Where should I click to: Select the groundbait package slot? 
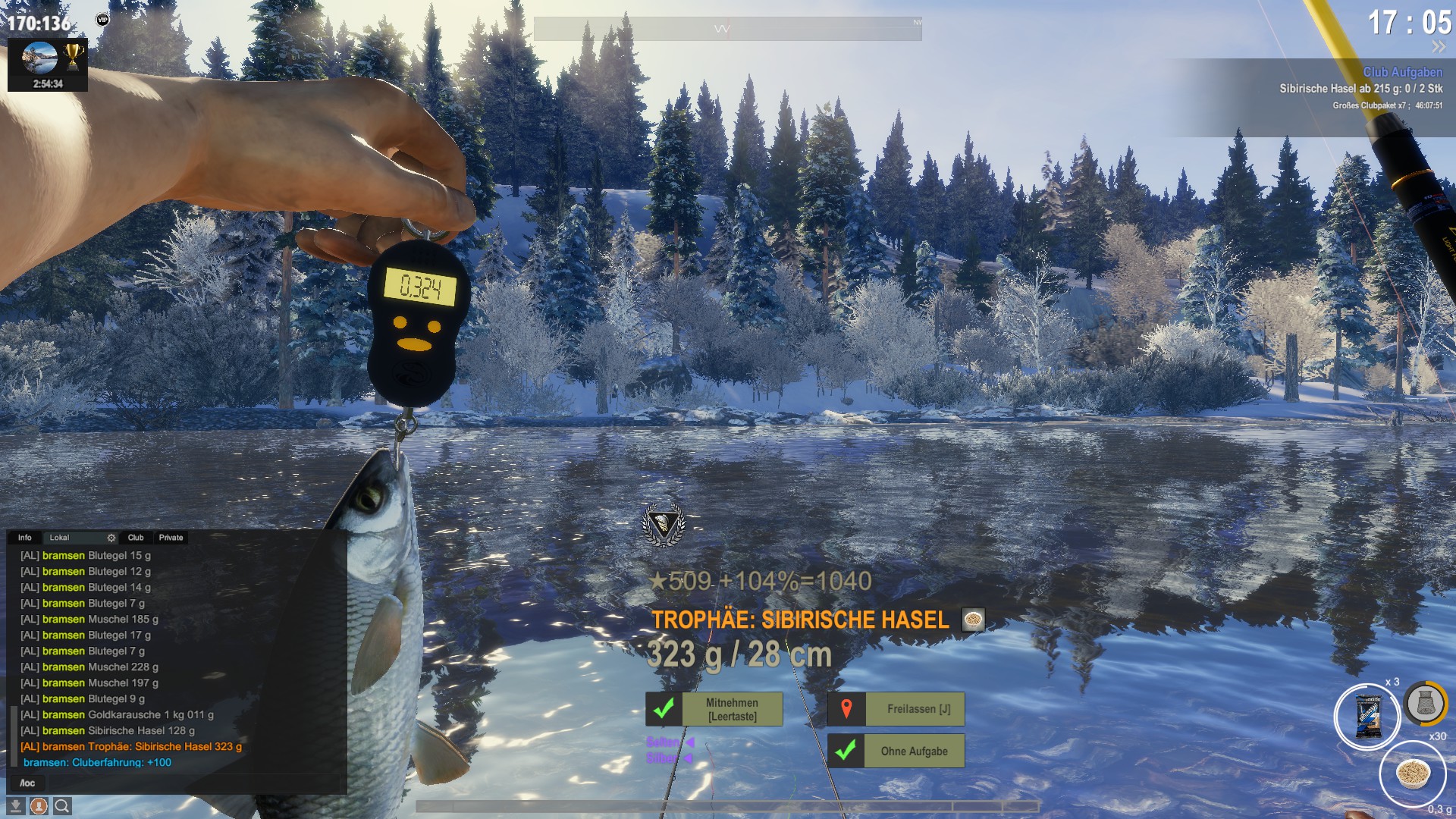click(x=1367, y=717)
